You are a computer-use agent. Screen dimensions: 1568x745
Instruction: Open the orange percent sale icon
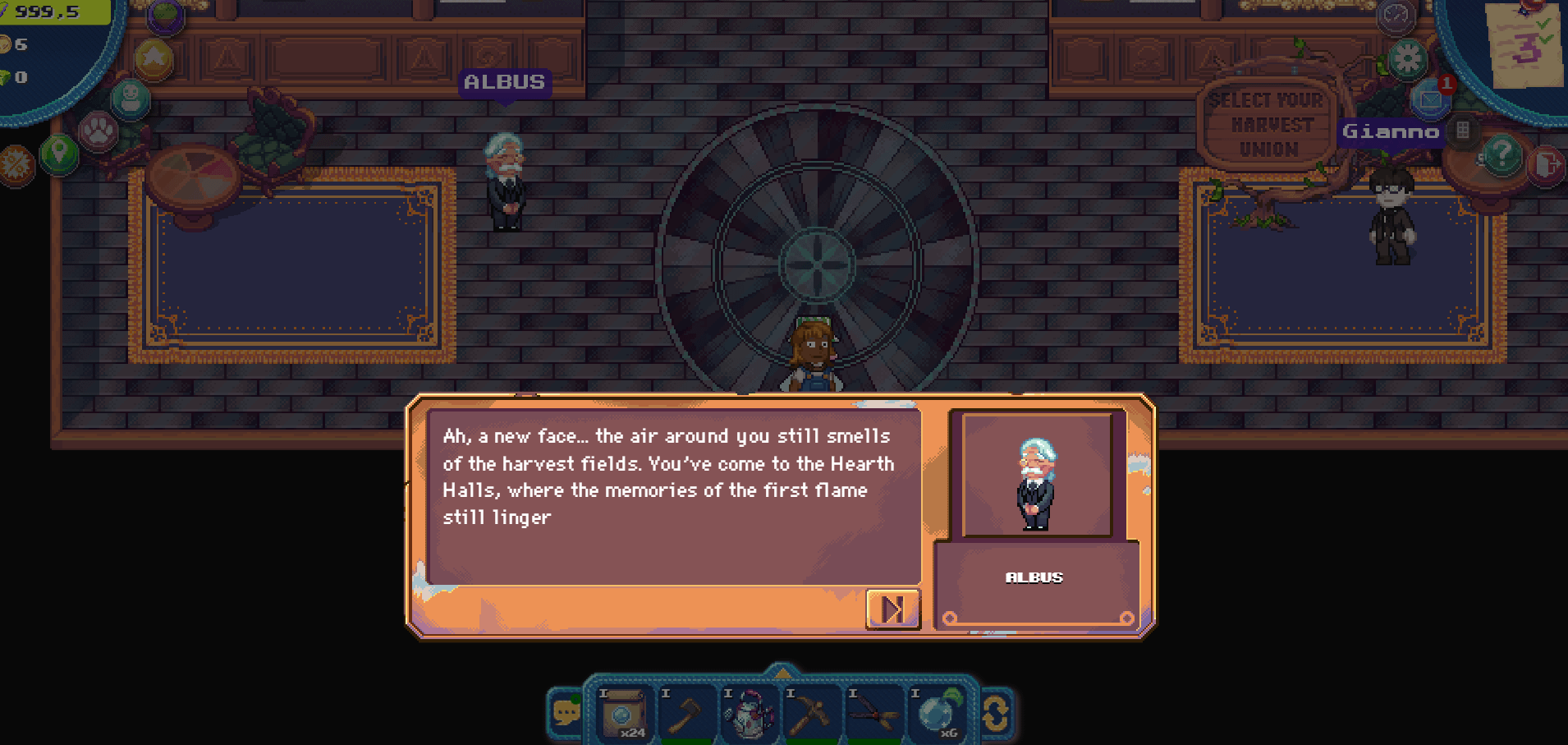point(15,164)
